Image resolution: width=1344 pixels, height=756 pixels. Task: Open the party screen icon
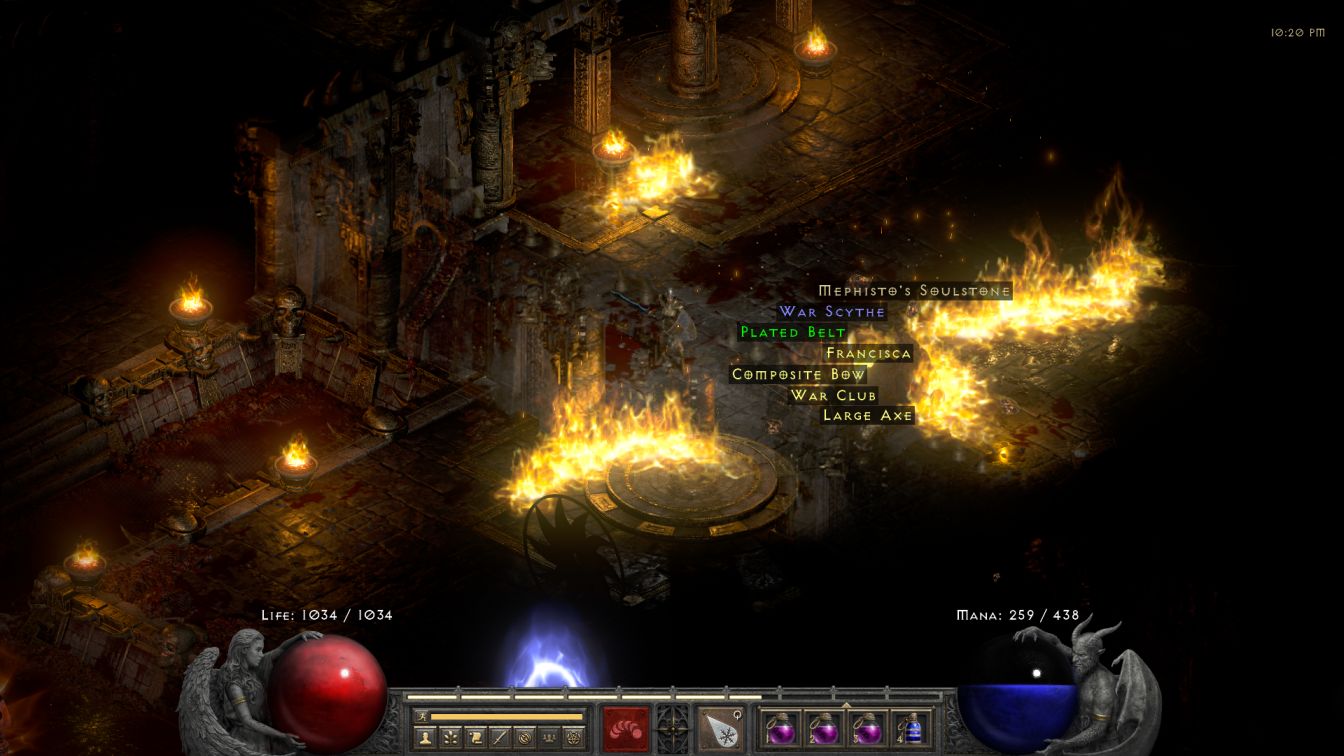(548, 737)
